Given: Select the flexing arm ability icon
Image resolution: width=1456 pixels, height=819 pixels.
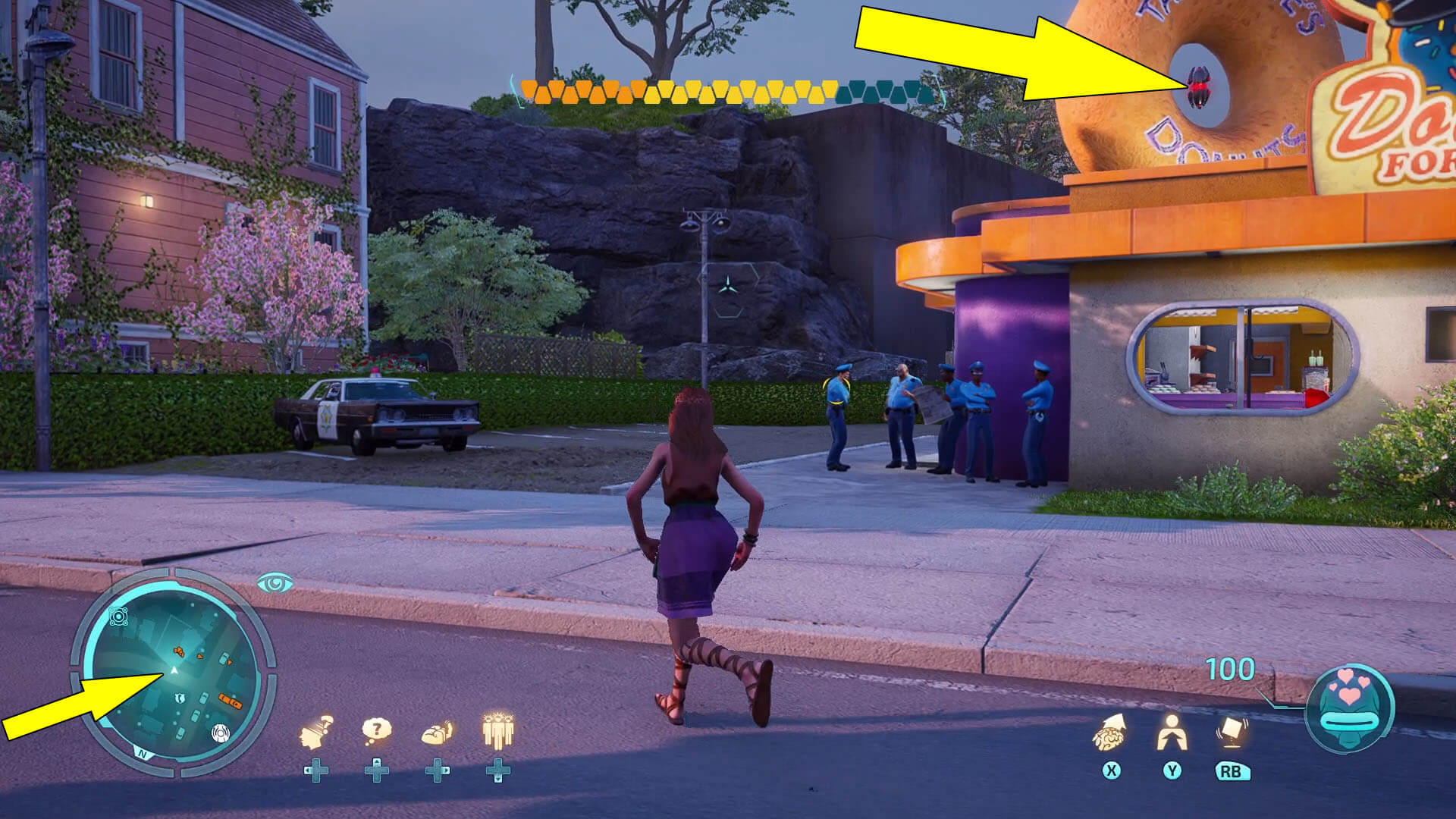Looking at the screenshot, I should 438,732.
